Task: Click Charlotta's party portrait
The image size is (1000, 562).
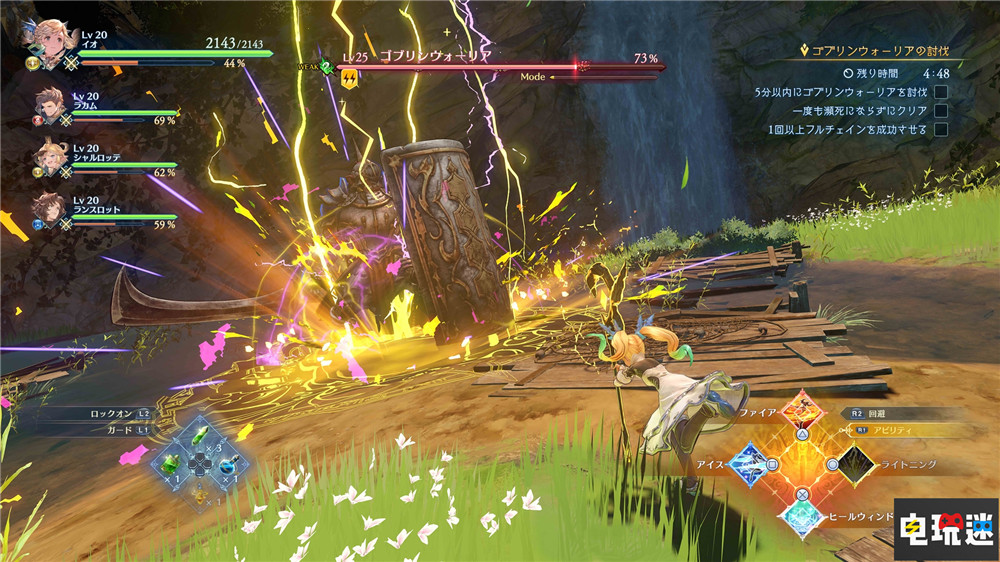Action: pyautogui.click(x=50, y=157)
